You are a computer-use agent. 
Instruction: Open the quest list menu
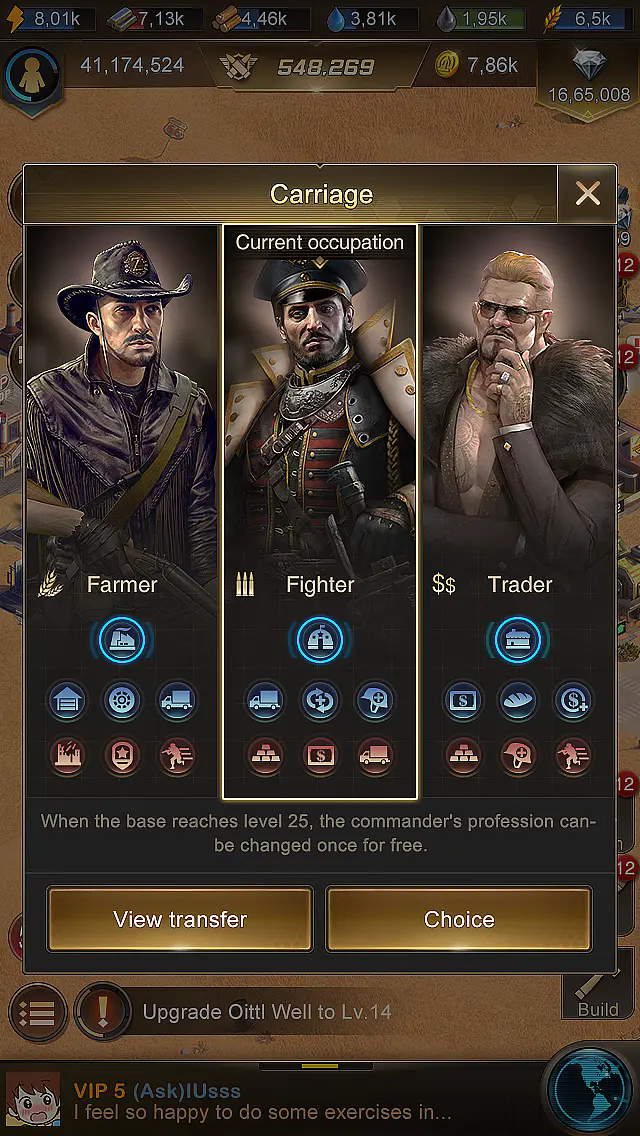[37, 1012]
